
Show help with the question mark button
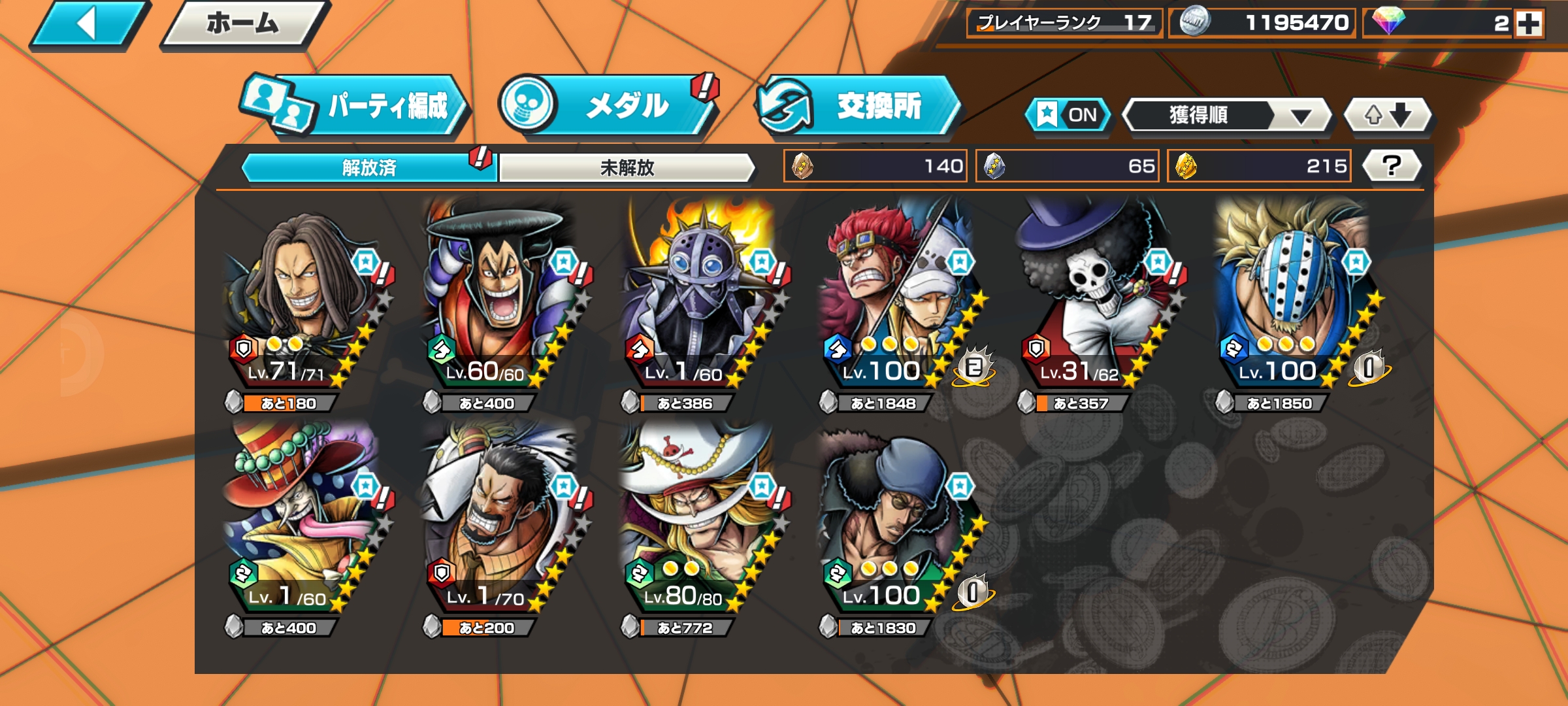click(1392, 165)
